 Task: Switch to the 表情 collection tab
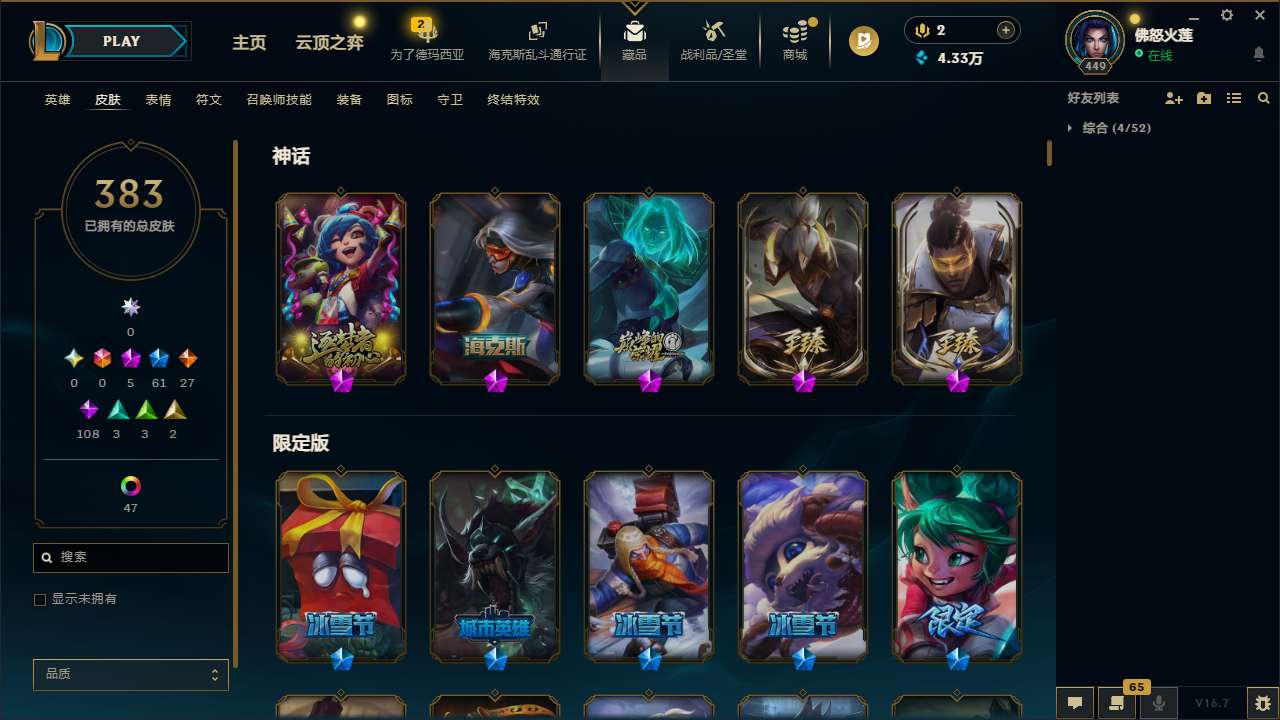click(x=157, y=99)
